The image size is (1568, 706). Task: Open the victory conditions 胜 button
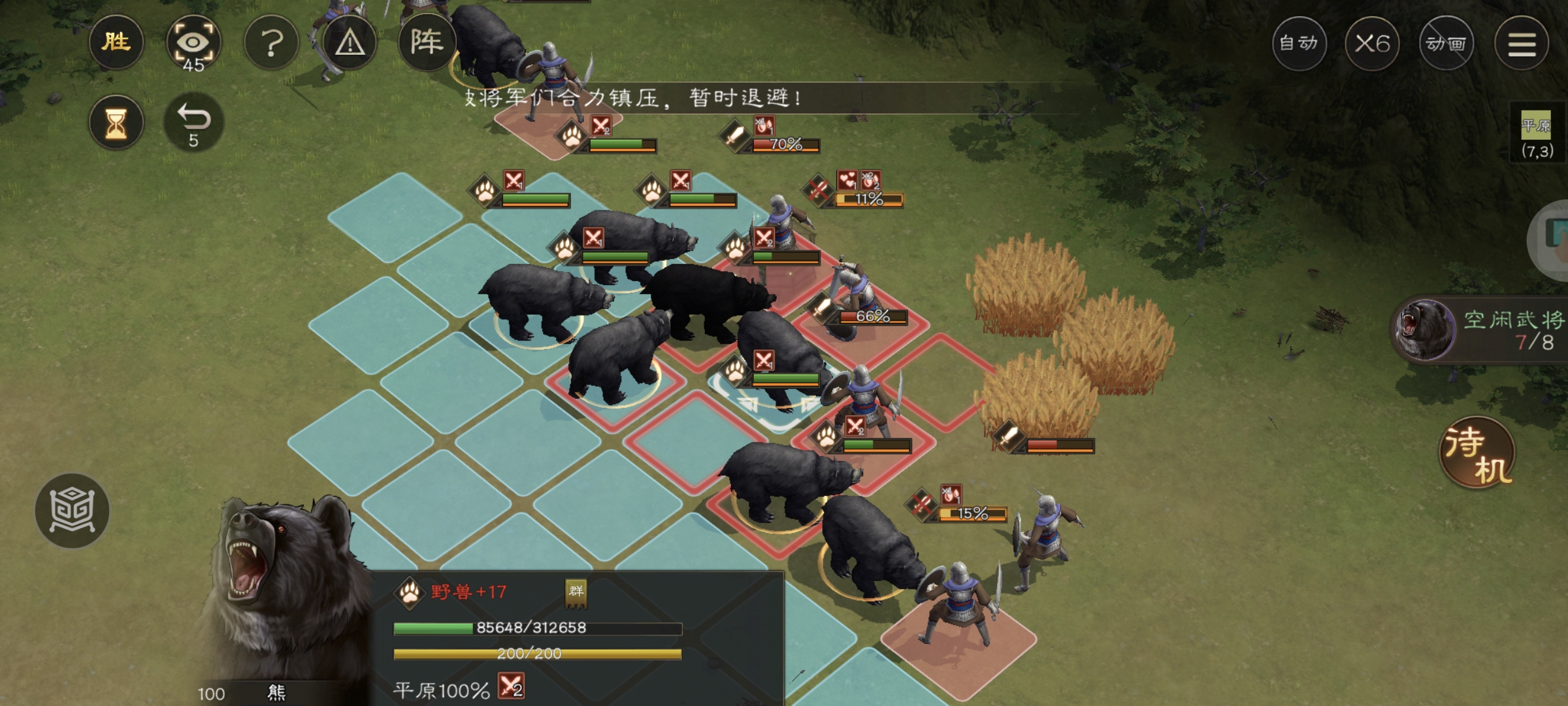(x=116, y=43)
